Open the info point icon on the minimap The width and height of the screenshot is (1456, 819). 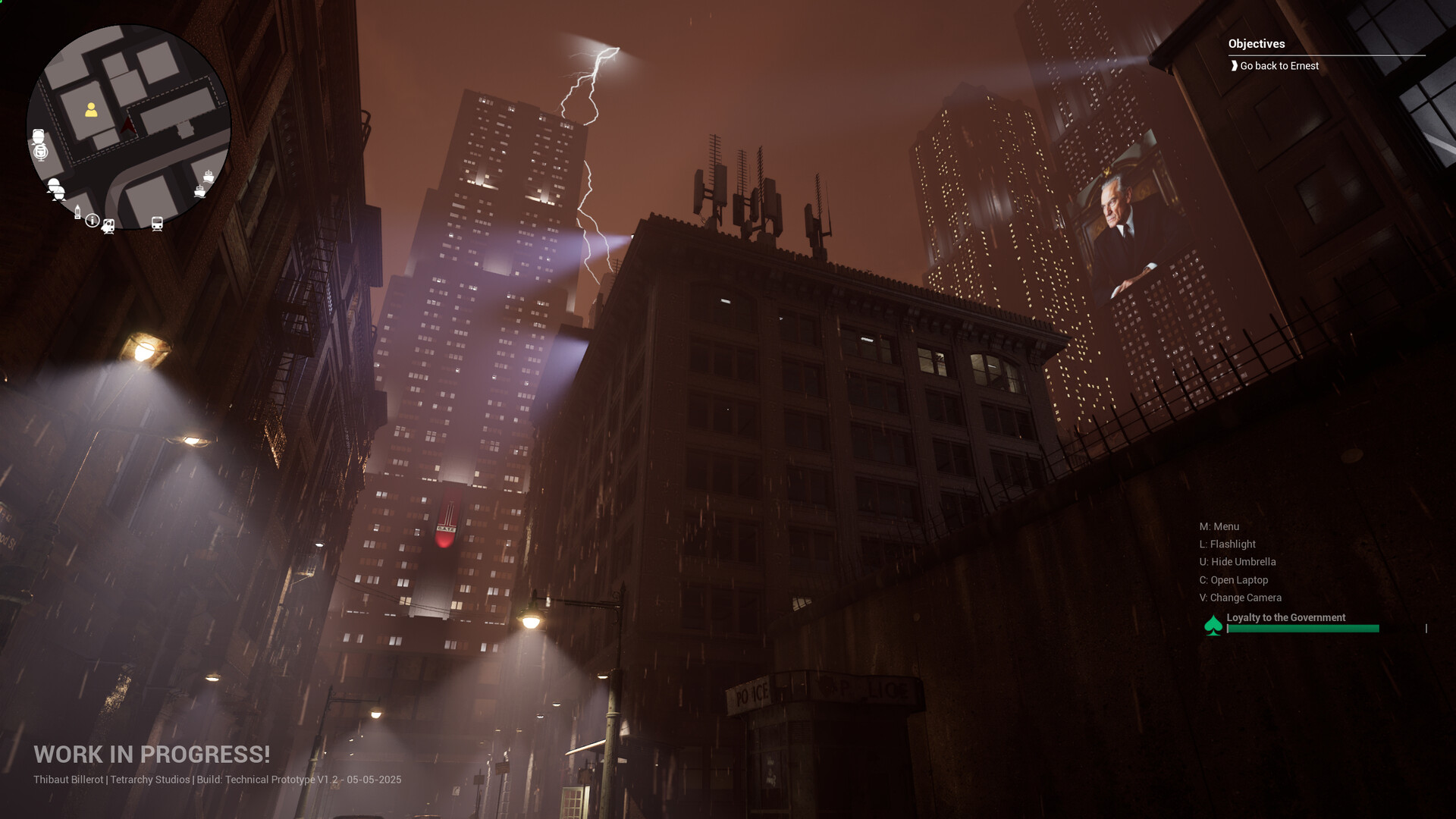click(x=92, y=220)
